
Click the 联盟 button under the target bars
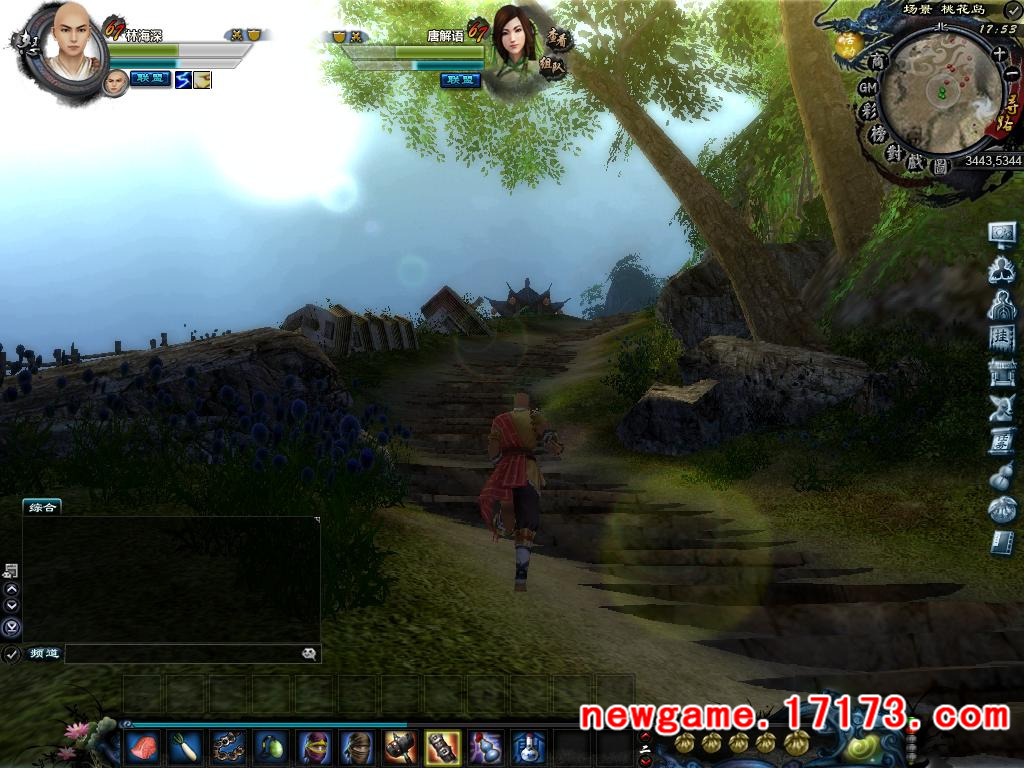click(460, 80)
